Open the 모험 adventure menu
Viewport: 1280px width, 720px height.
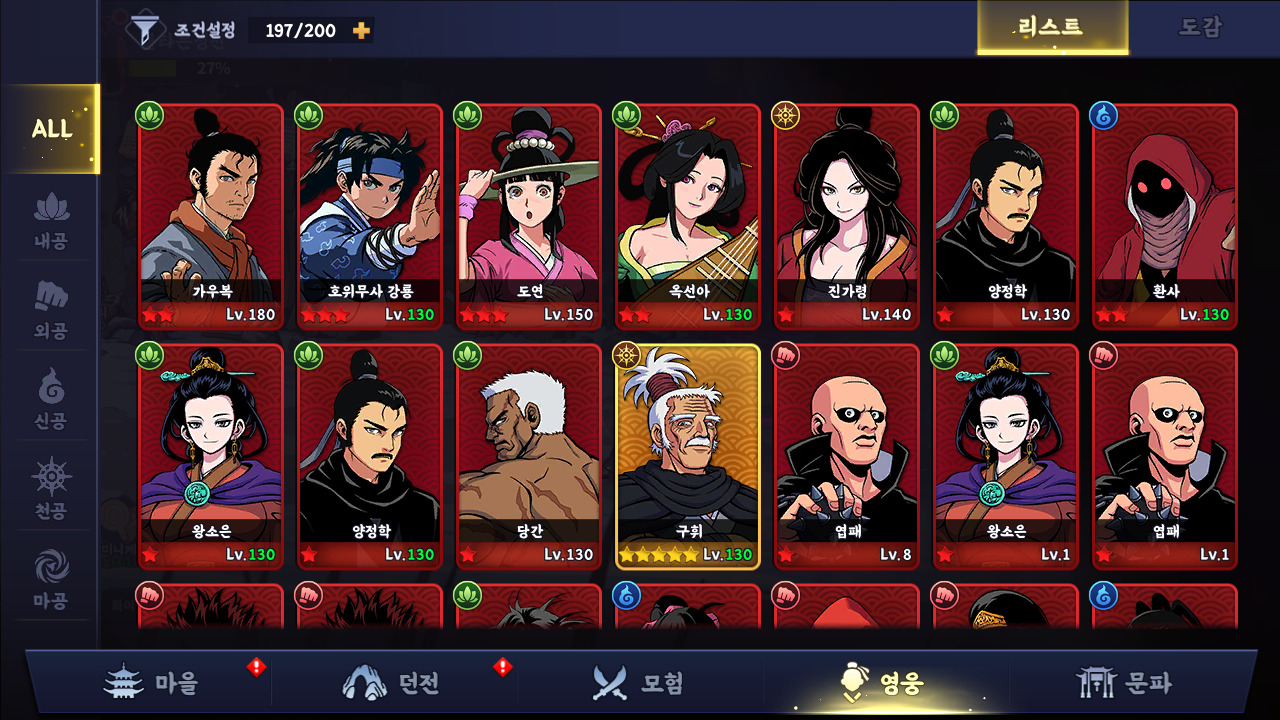pos(638,683)
